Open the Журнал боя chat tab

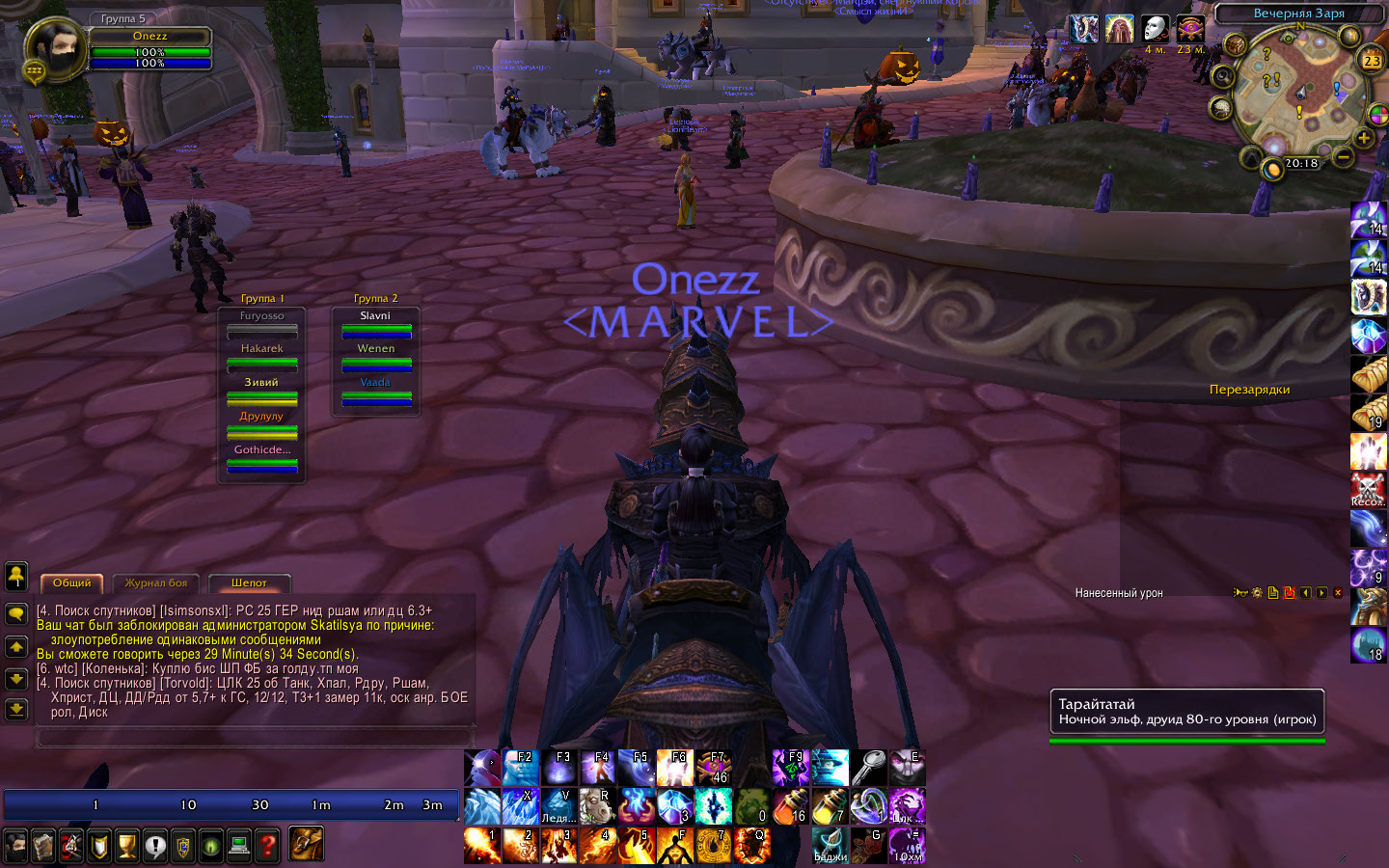(x=156, y=583)
